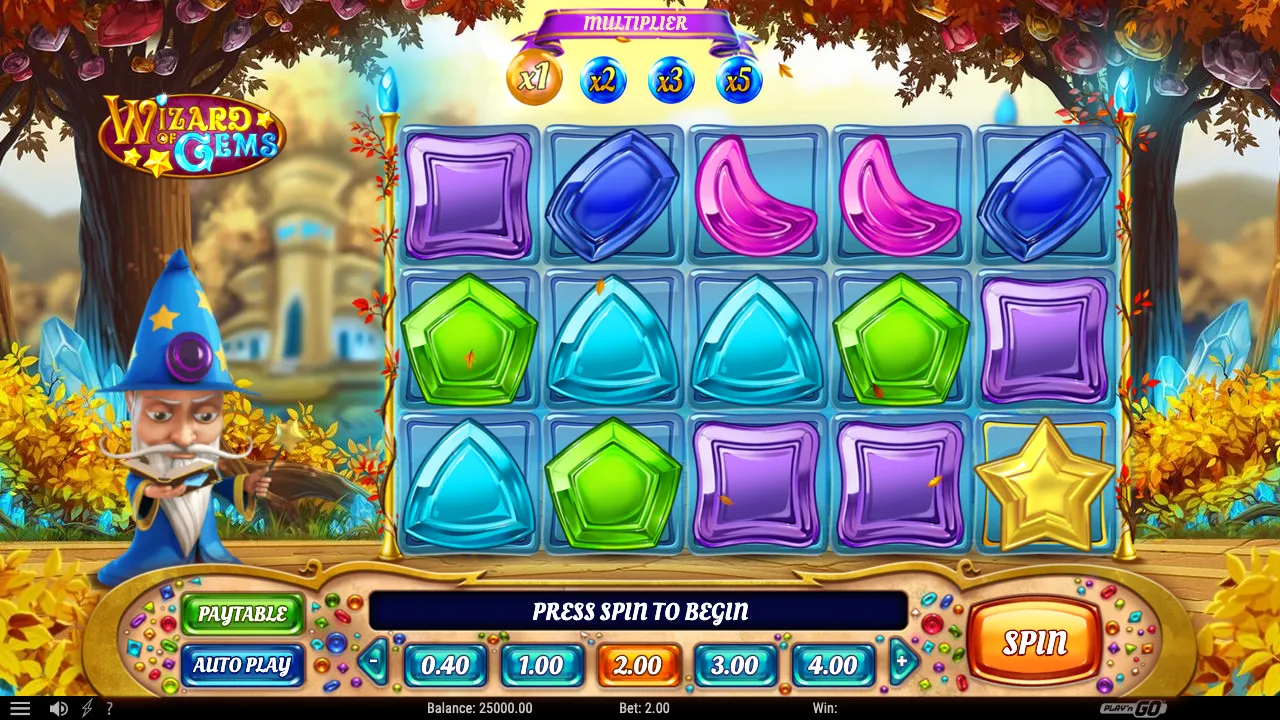Enable AUTO PLAY
Image resolution: width=1280 pixels, height=720 pixels.
pyautogui.click(x=242, y=666)
